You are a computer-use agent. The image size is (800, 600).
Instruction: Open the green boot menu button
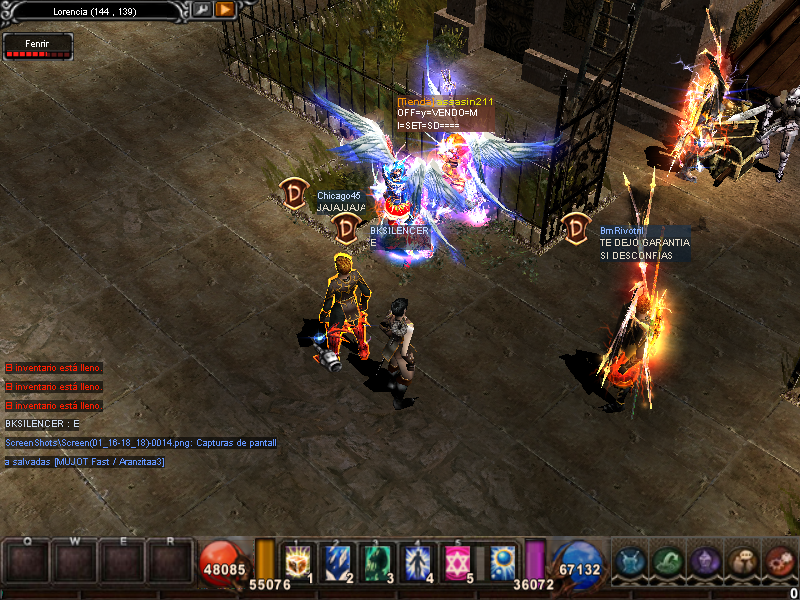click(x=668, y=562)
